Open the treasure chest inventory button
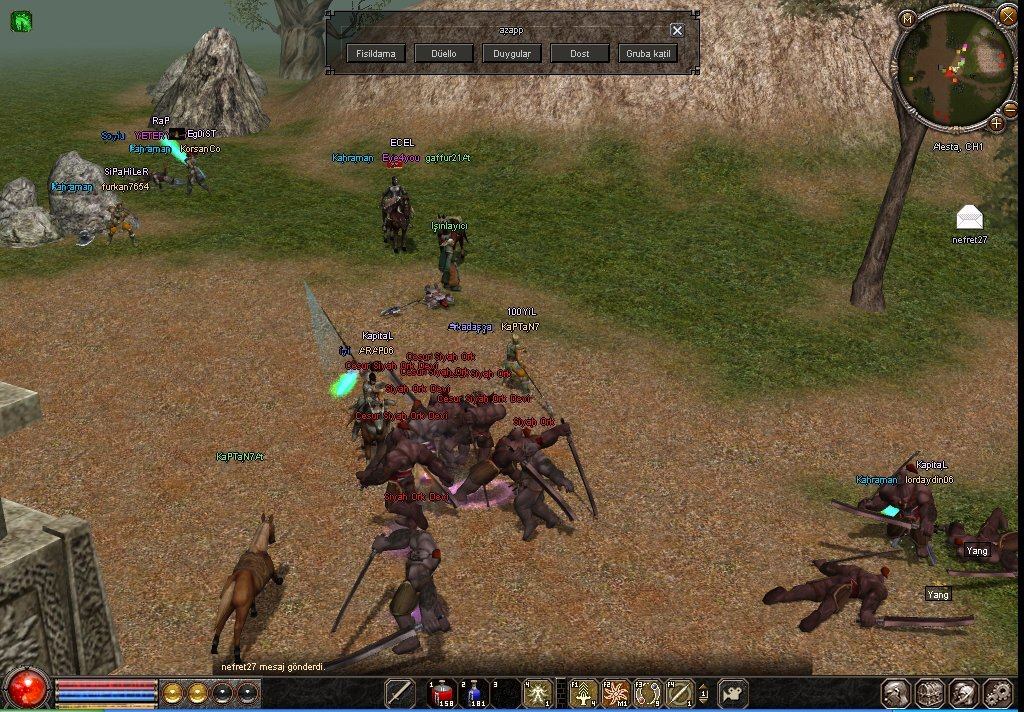This screenshot has width=1024, height=712. point(930,693)
